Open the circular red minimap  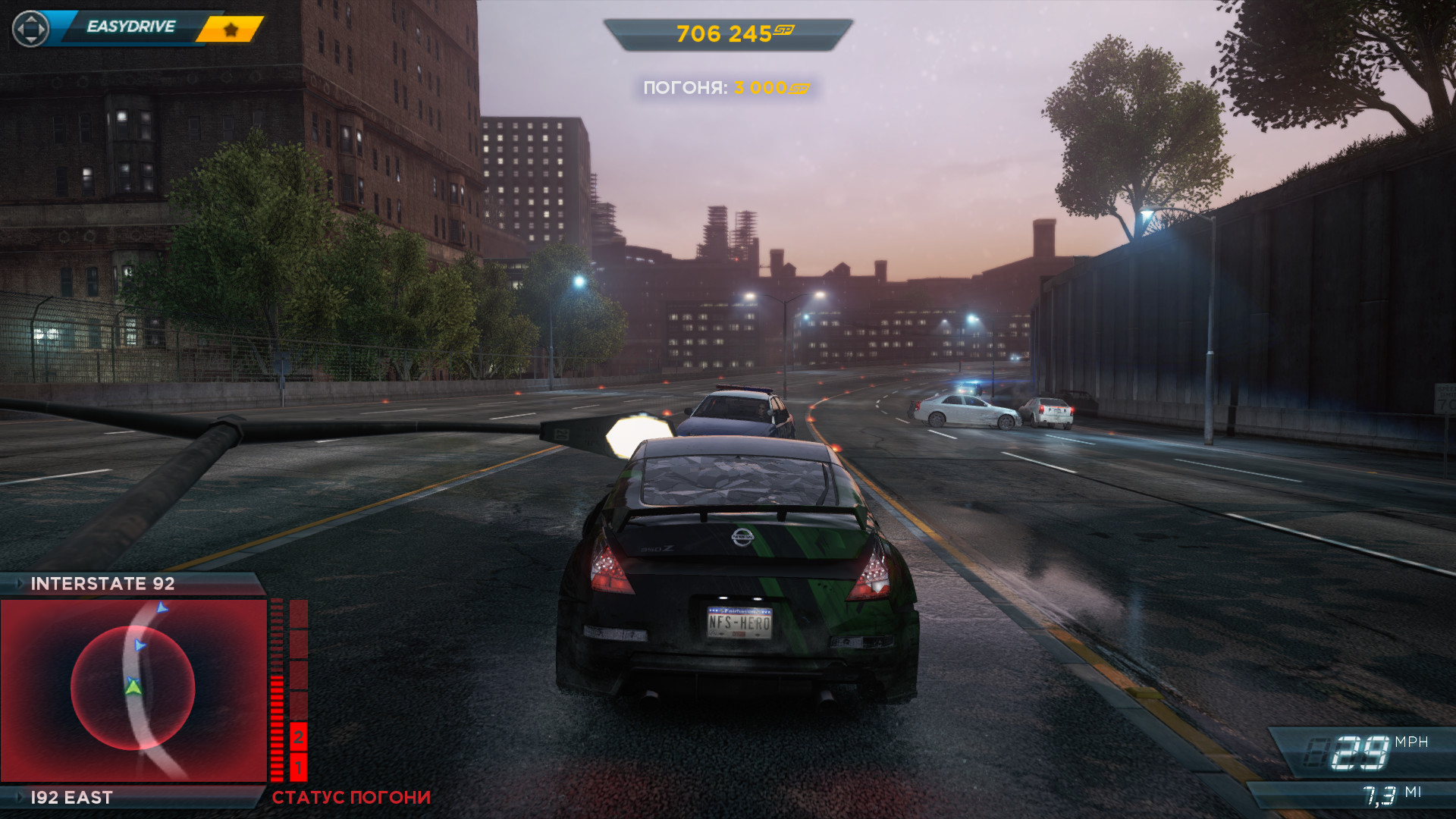tap(133, 689)
